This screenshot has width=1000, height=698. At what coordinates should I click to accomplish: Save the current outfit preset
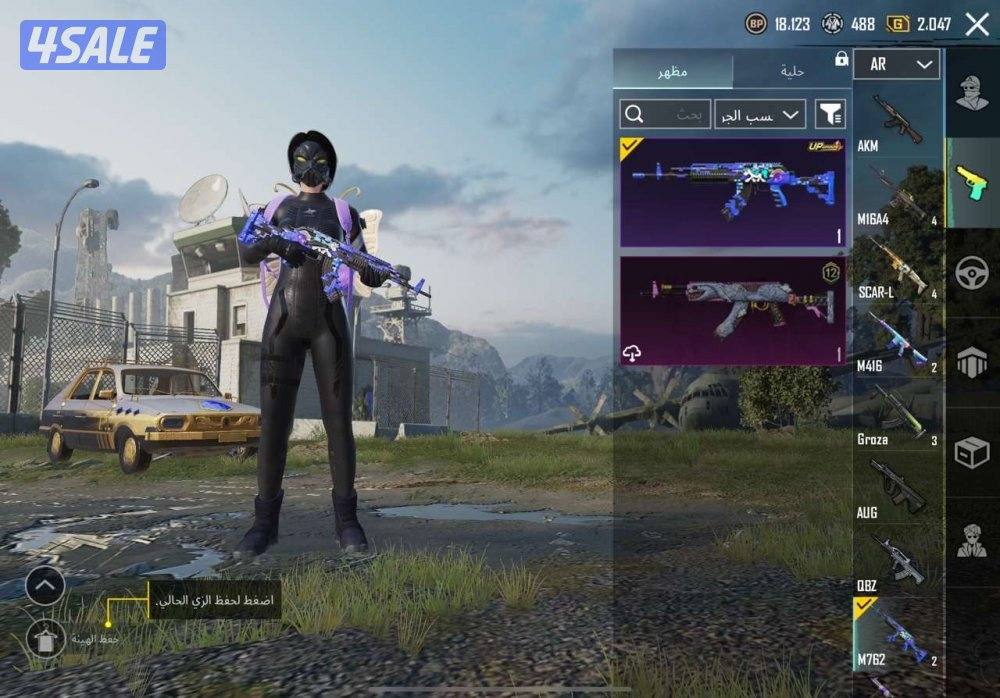(46, 637)
